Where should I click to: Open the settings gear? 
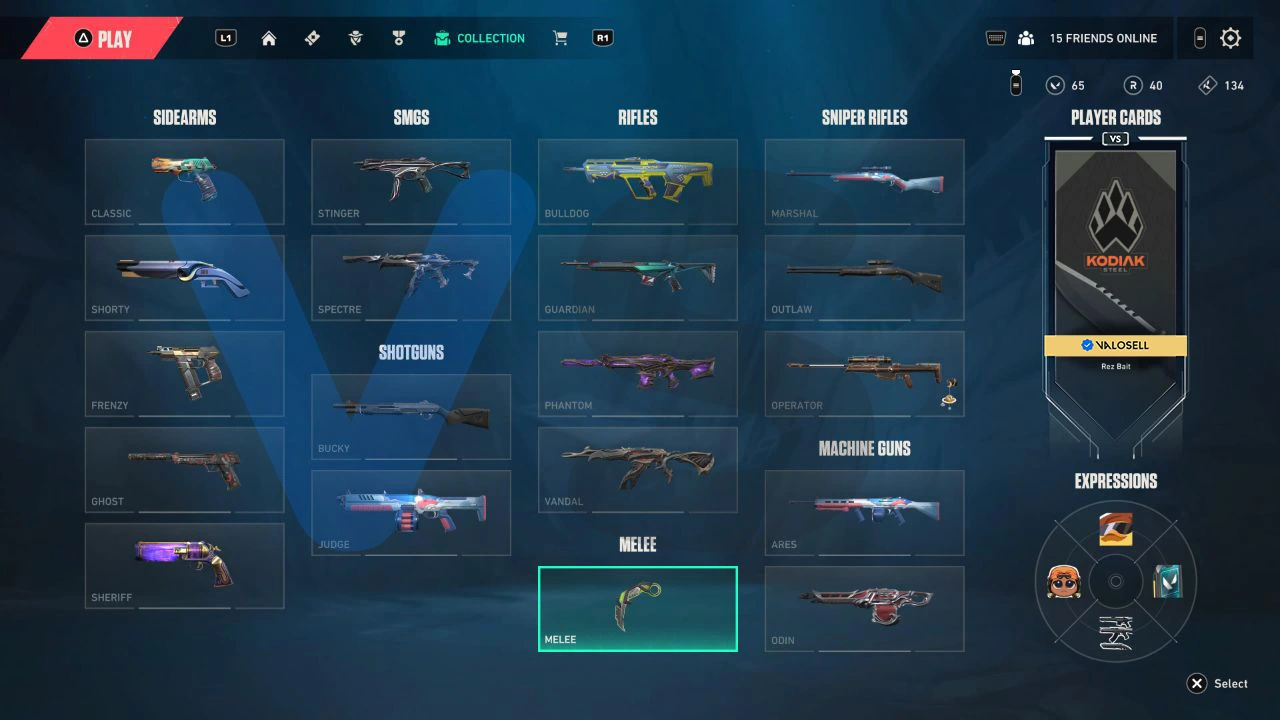click(1231, 38)
